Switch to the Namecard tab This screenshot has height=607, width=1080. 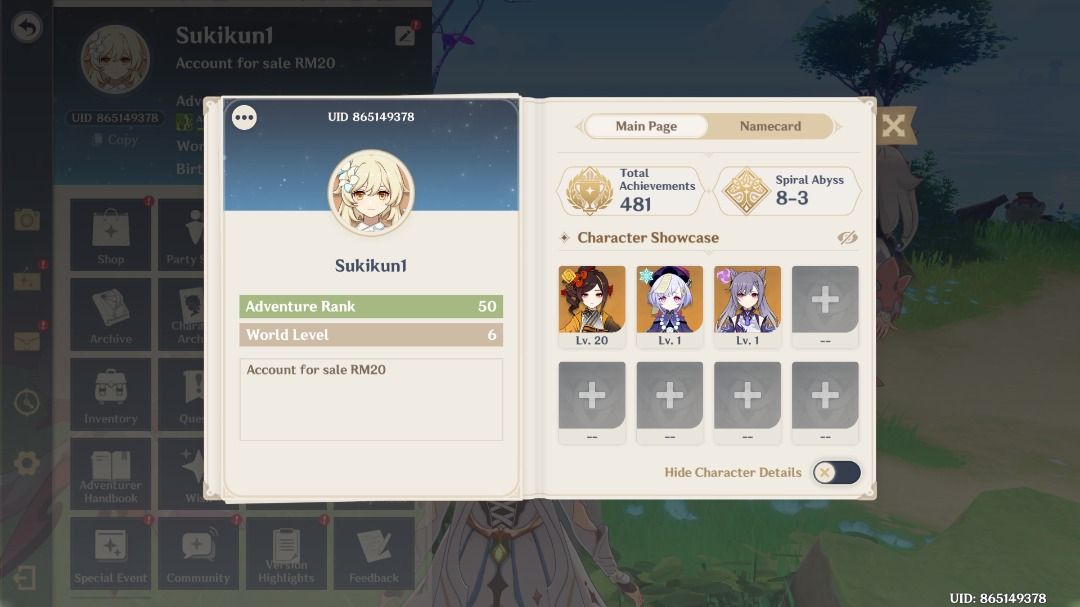[769, 126]
